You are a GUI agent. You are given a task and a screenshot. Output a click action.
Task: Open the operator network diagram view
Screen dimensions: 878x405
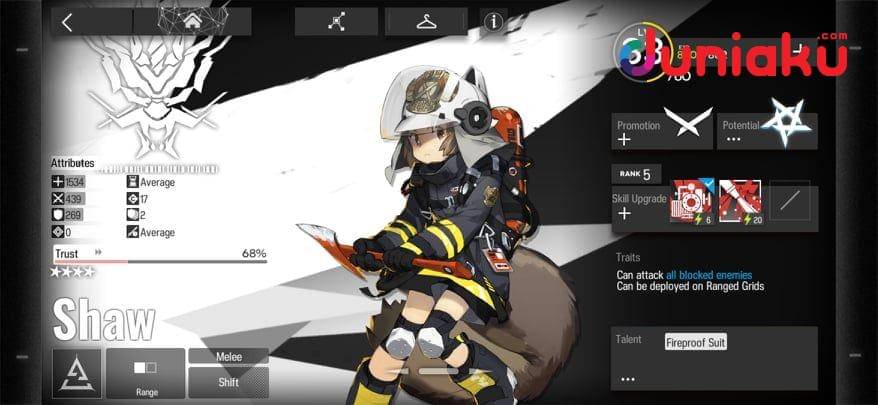point(336,22)
